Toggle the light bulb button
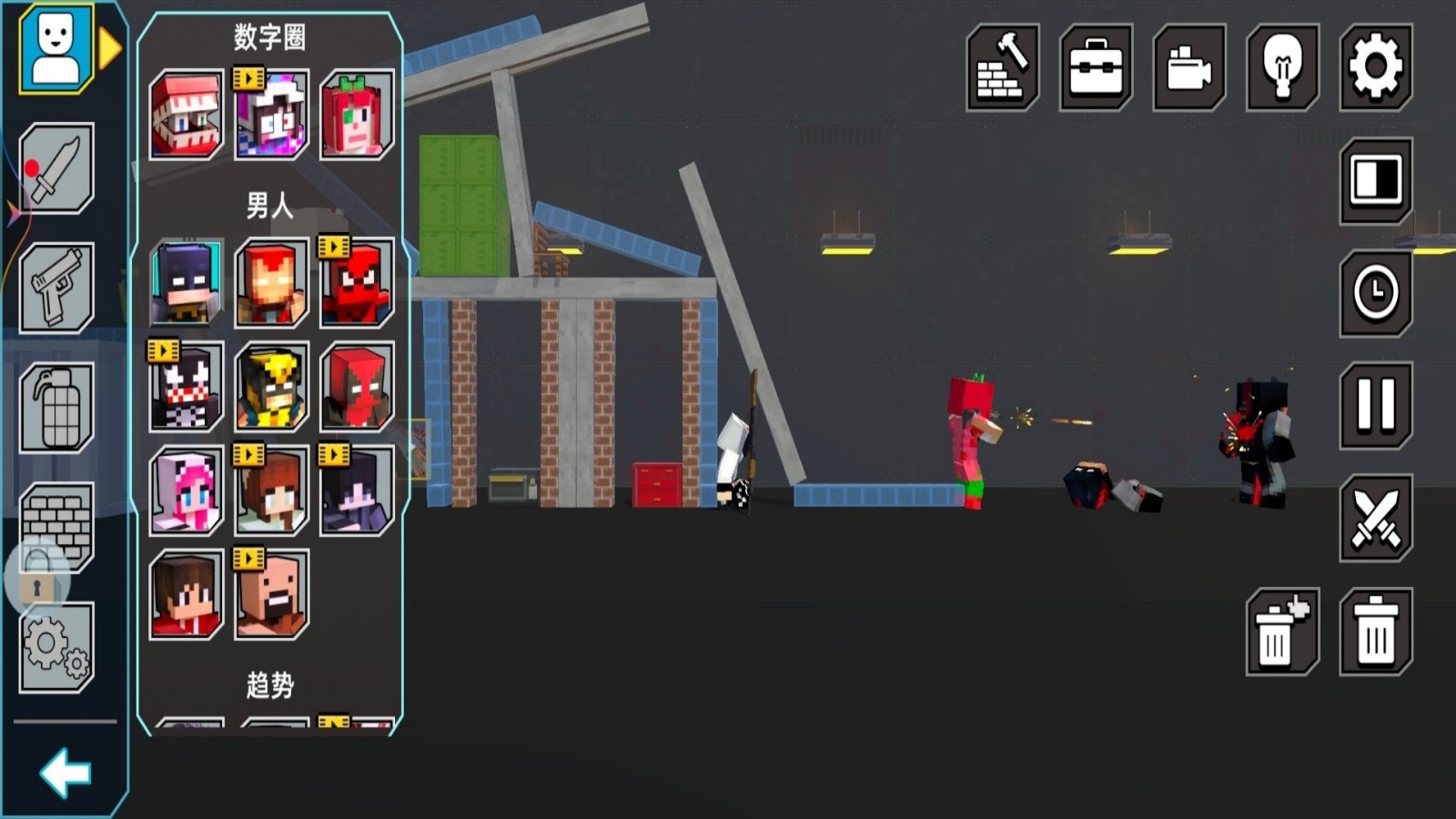The image size is (1456, 819). point(1282,67)
